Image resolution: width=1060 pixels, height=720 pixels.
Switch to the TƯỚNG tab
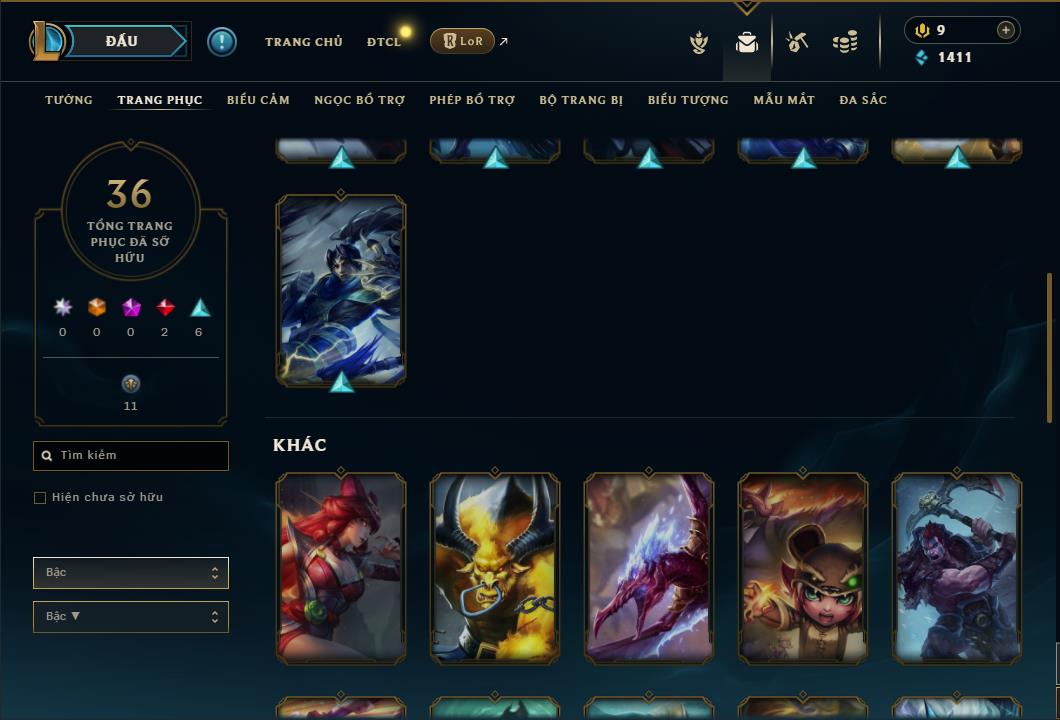pos(69,100)
